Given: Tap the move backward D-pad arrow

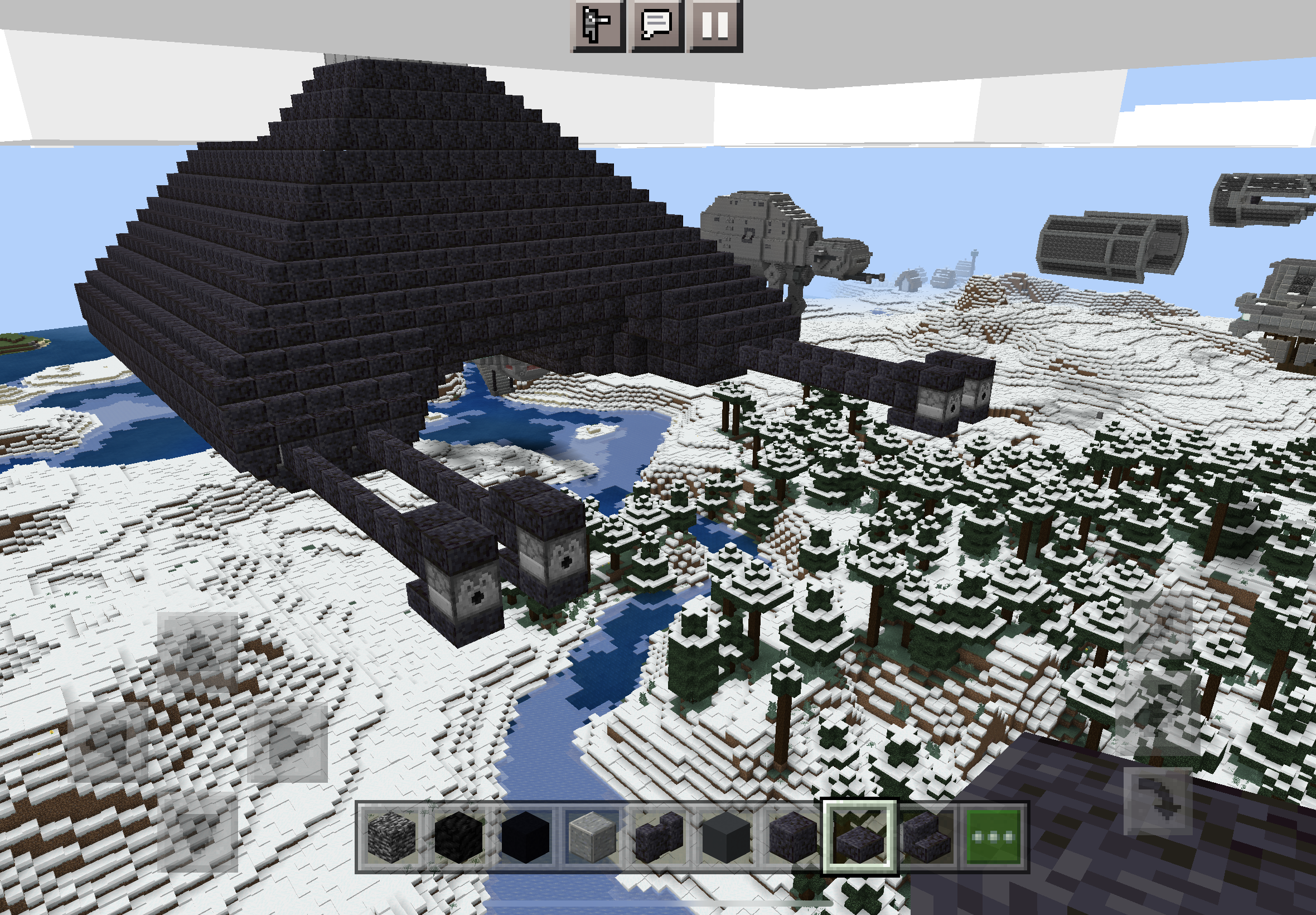Looking at the screenshot, I should coord(197,831).
